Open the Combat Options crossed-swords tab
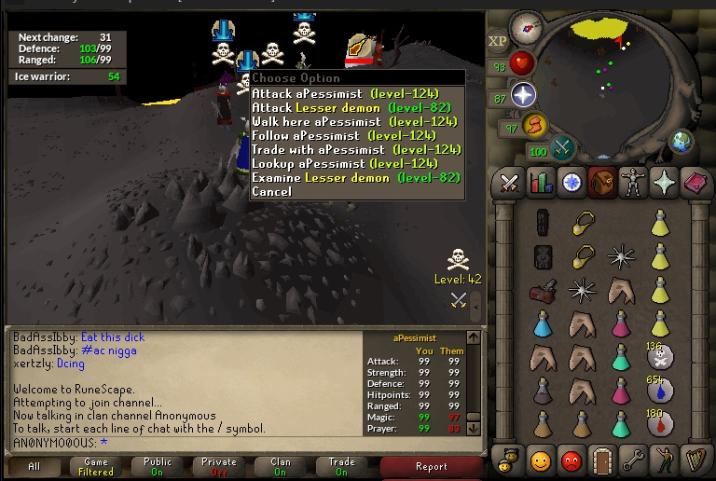716x481 pixels. pos(509,182)
